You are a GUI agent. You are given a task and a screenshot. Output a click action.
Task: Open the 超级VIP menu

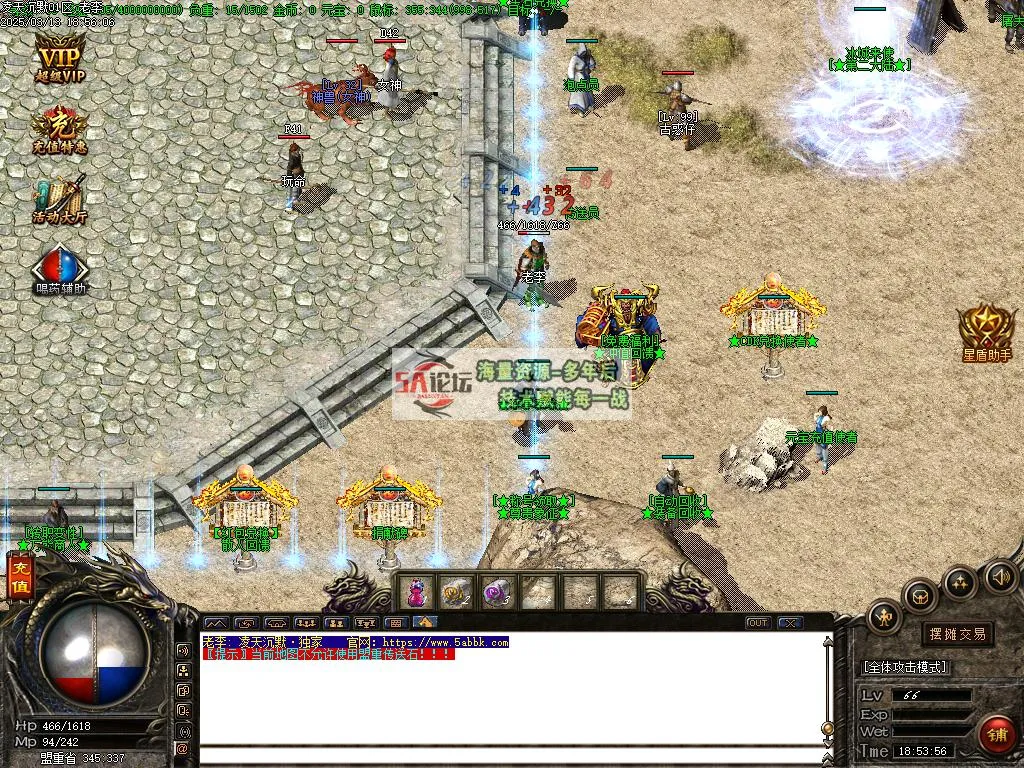click(x=59, y=58)
